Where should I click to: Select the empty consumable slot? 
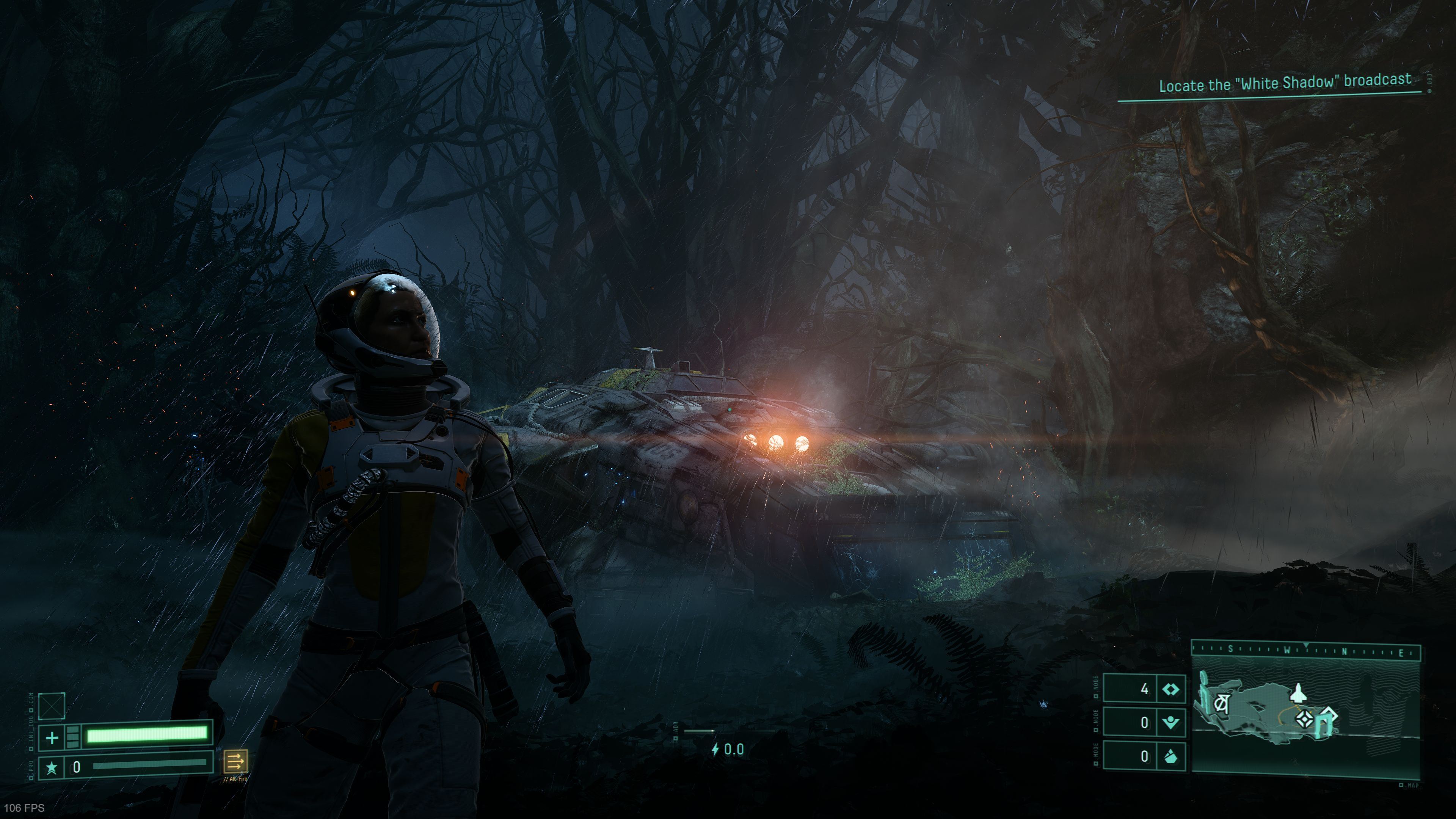tap(52, 706)
